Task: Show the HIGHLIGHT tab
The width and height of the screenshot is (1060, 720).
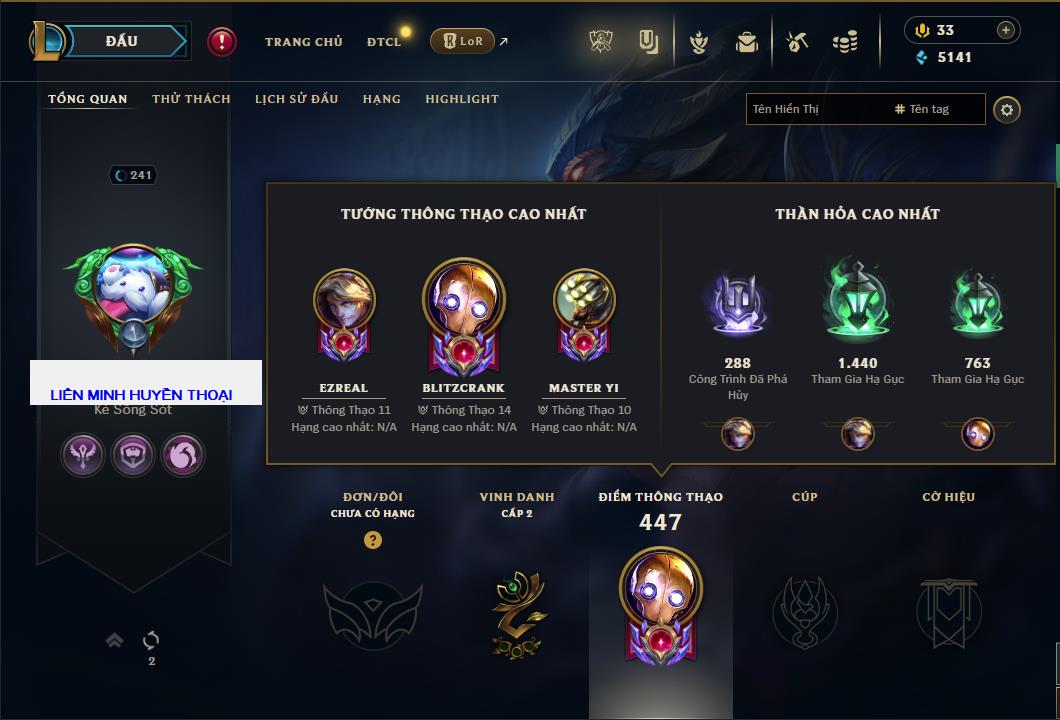Action: [x=462, y=99]
